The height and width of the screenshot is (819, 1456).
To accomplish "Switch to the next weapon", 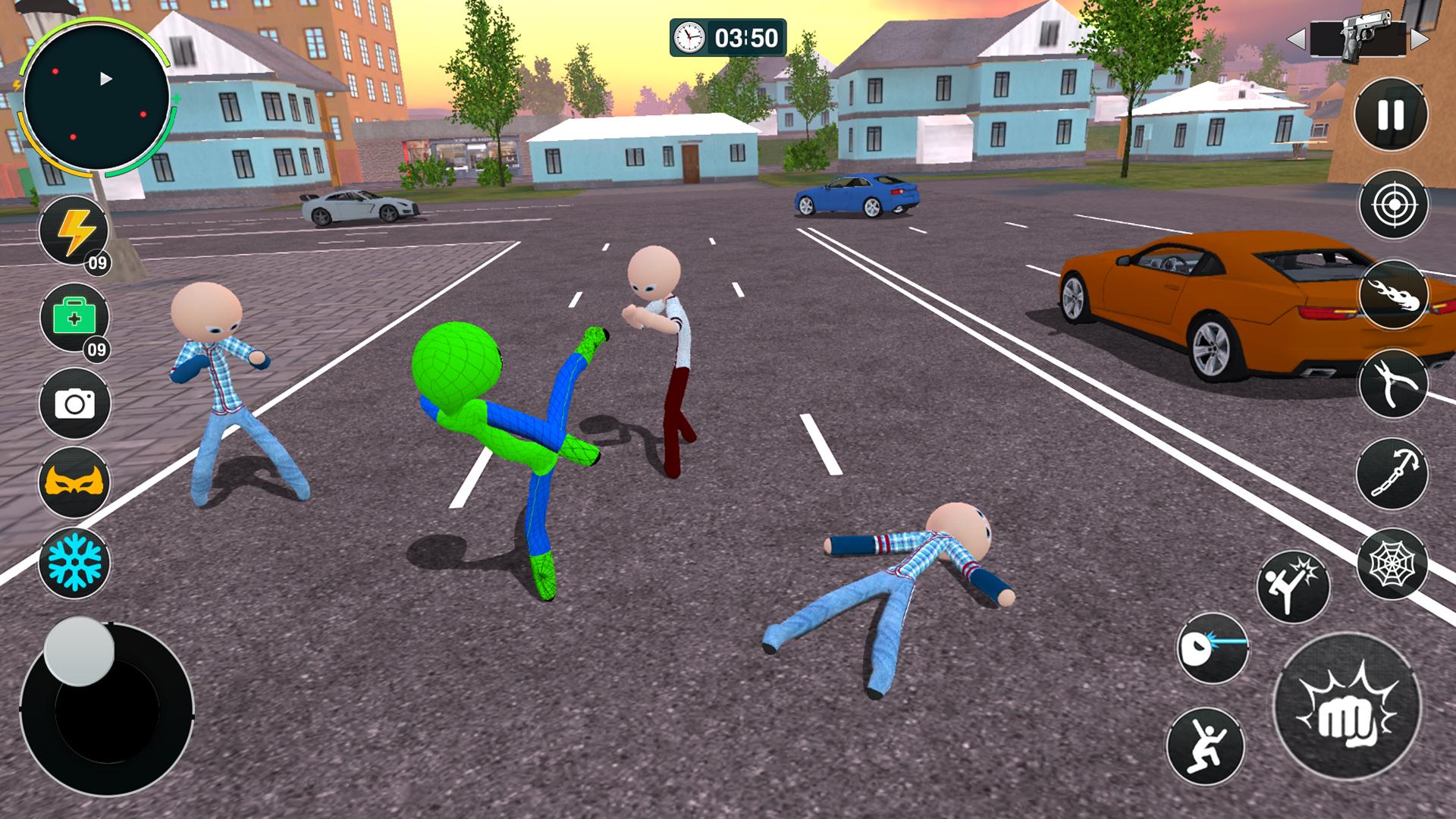I will [1420, 38].
